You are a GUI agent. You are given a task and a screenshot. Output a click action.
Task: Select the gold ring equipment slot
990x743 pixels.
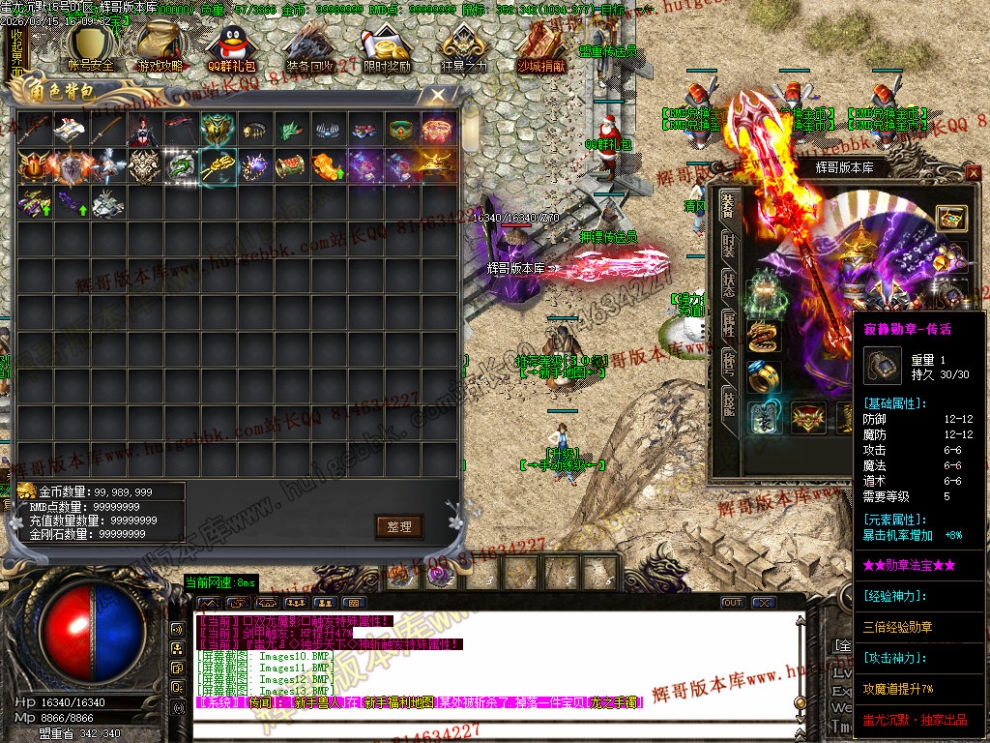(764, 377)
